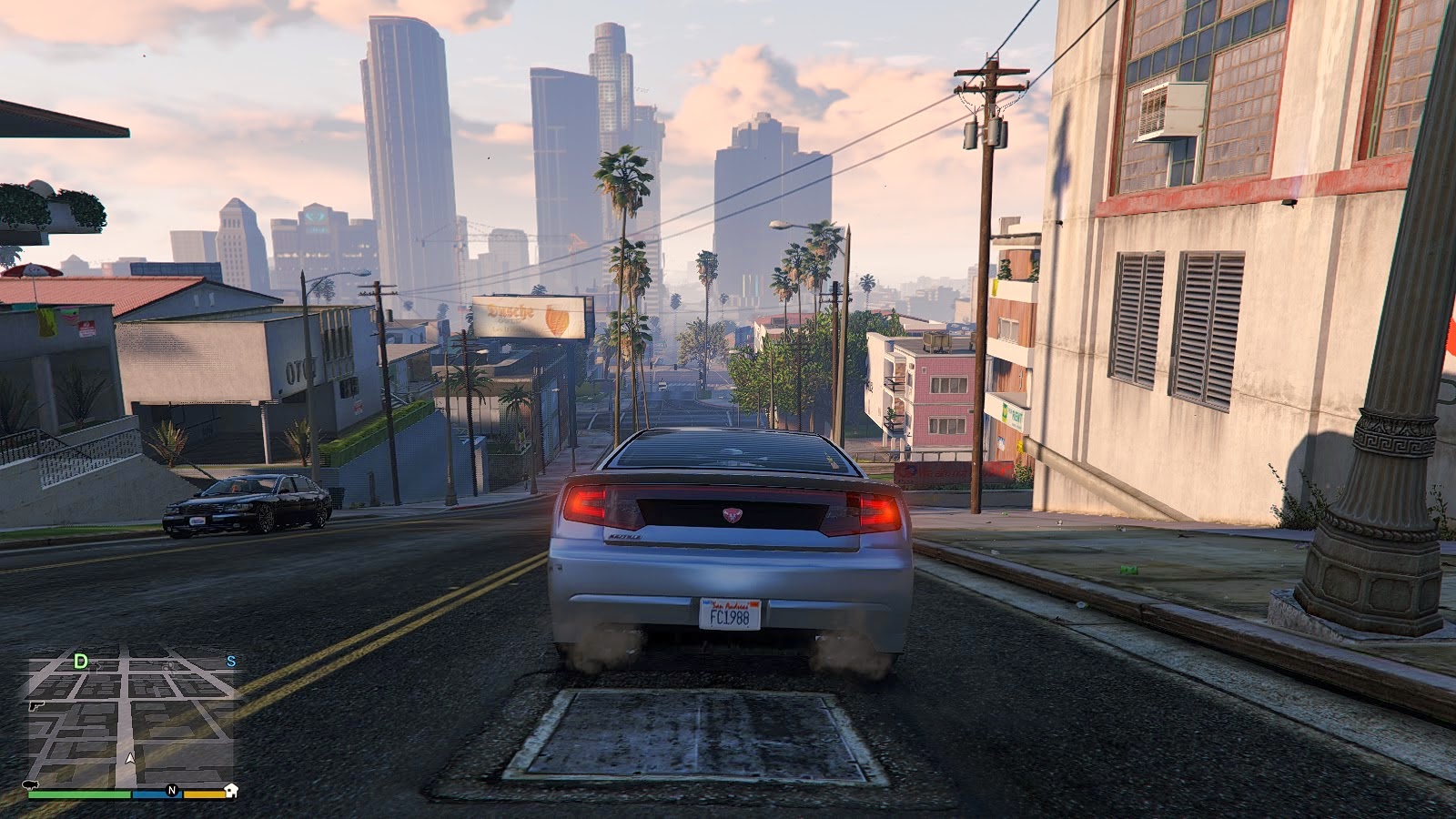Click the player arrow on the minimap
The image size is (1456, 819).
point(130,758)
